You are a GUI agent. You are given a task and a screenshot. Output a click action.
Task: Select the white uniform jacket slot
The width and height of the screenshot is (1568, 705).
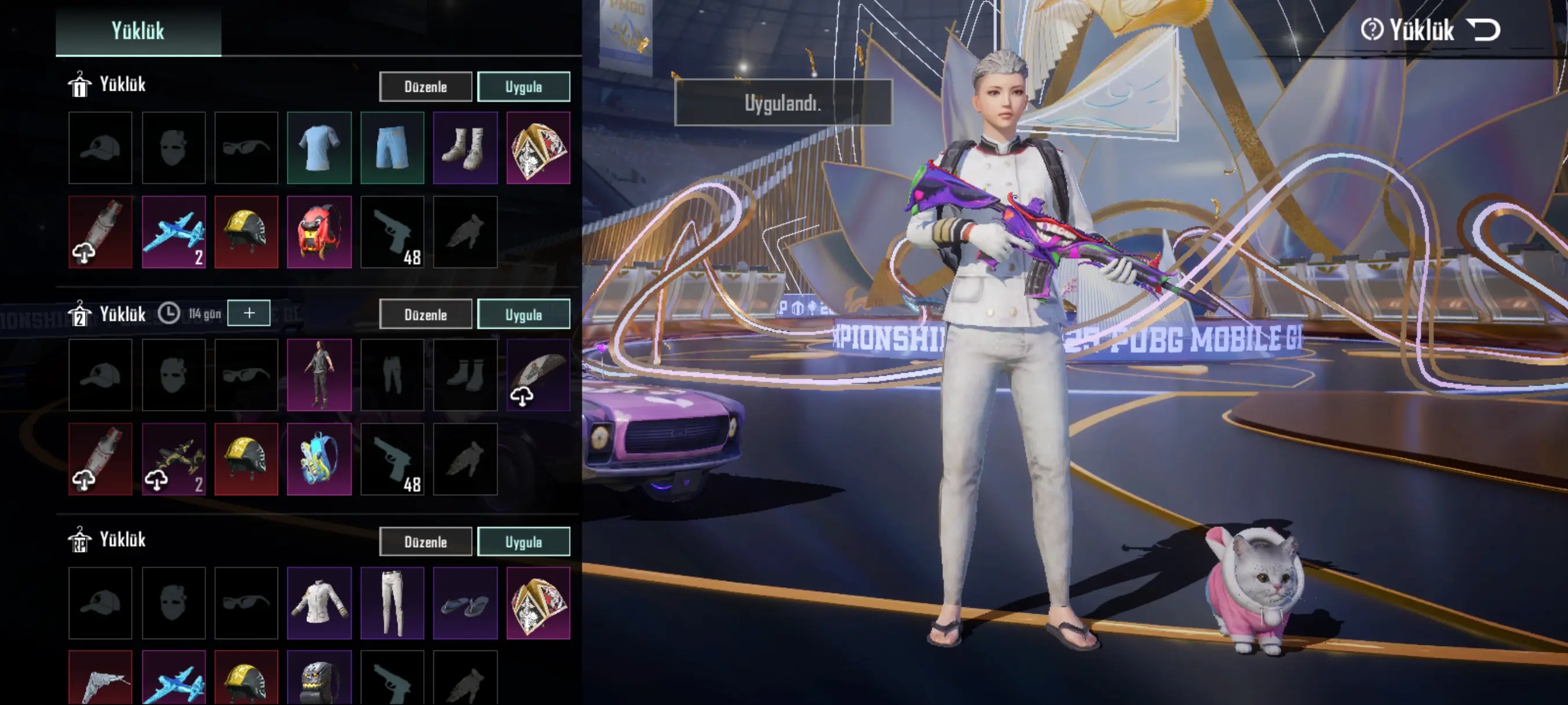(x=320, y=603)
